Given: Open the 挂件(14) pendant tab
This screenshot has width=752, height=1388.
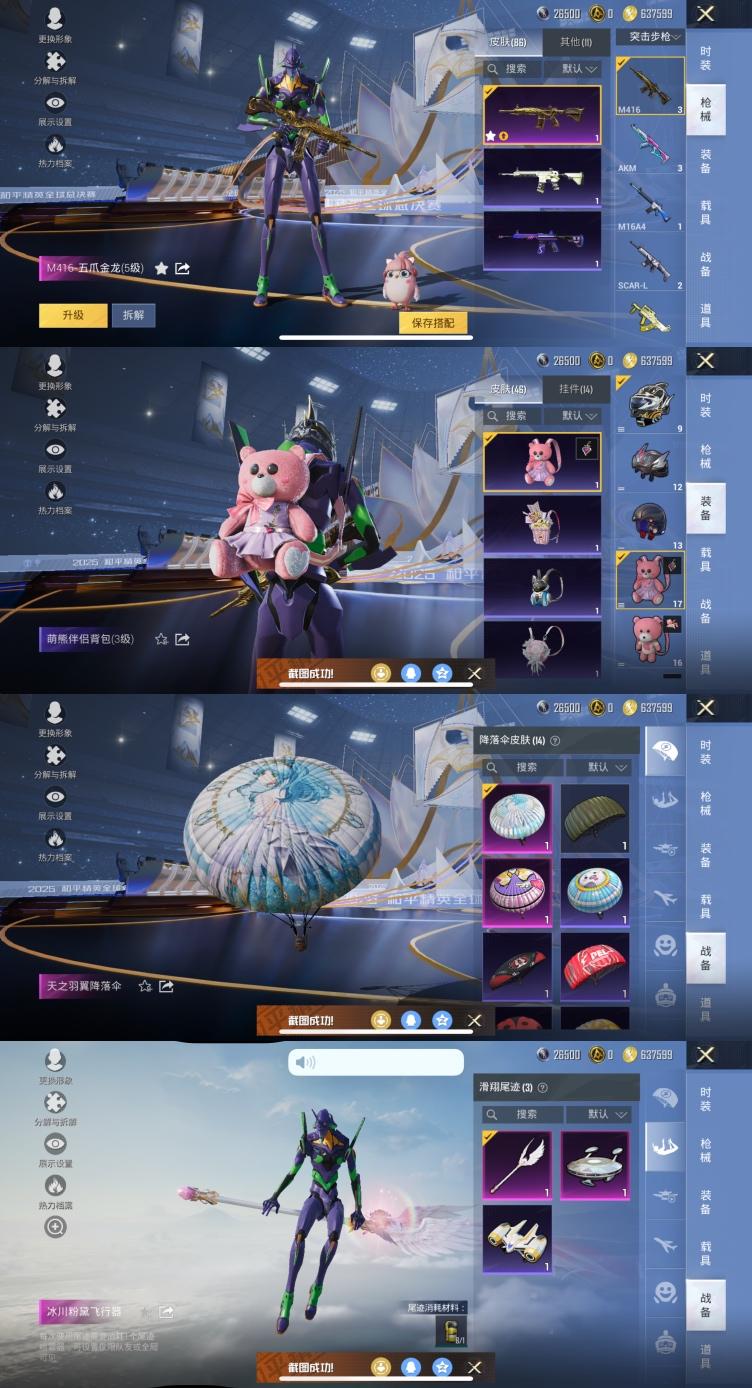Looking at the screenshot, I should point(575,389).
